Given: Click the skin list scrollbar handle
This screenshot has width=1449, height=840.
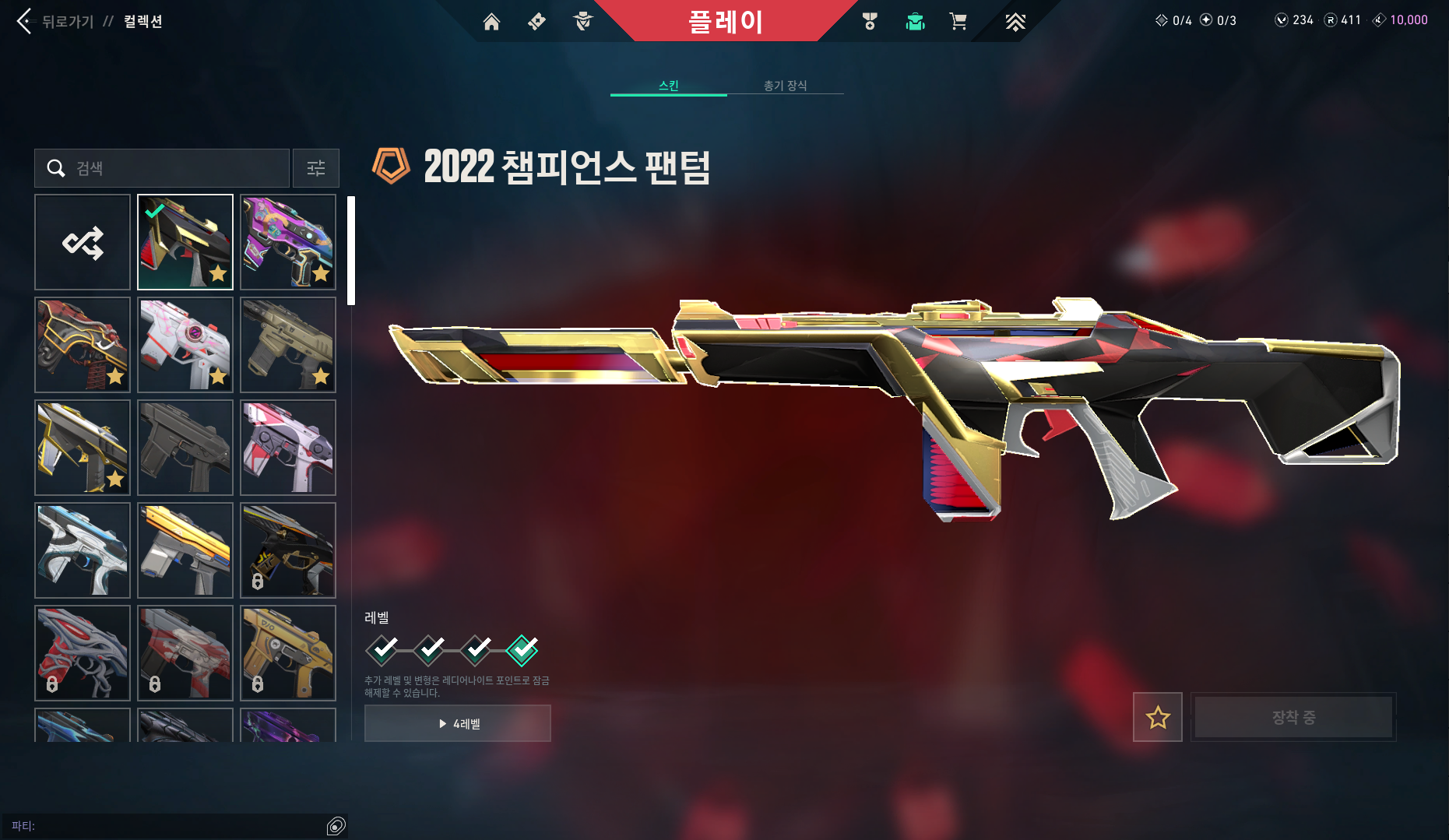Looking at the screenshot, I should [x=352, y=249].
